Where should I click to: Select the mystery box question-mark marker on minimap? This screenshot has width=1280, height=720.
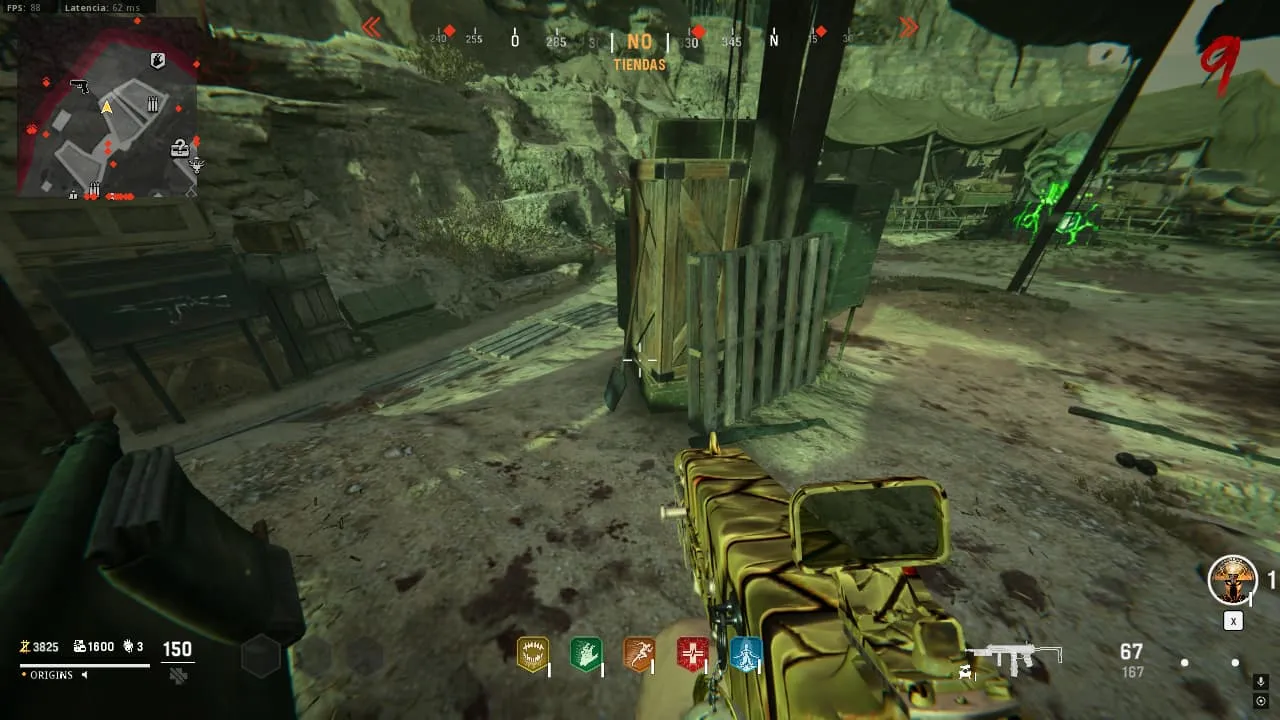(x=180, y=148)
